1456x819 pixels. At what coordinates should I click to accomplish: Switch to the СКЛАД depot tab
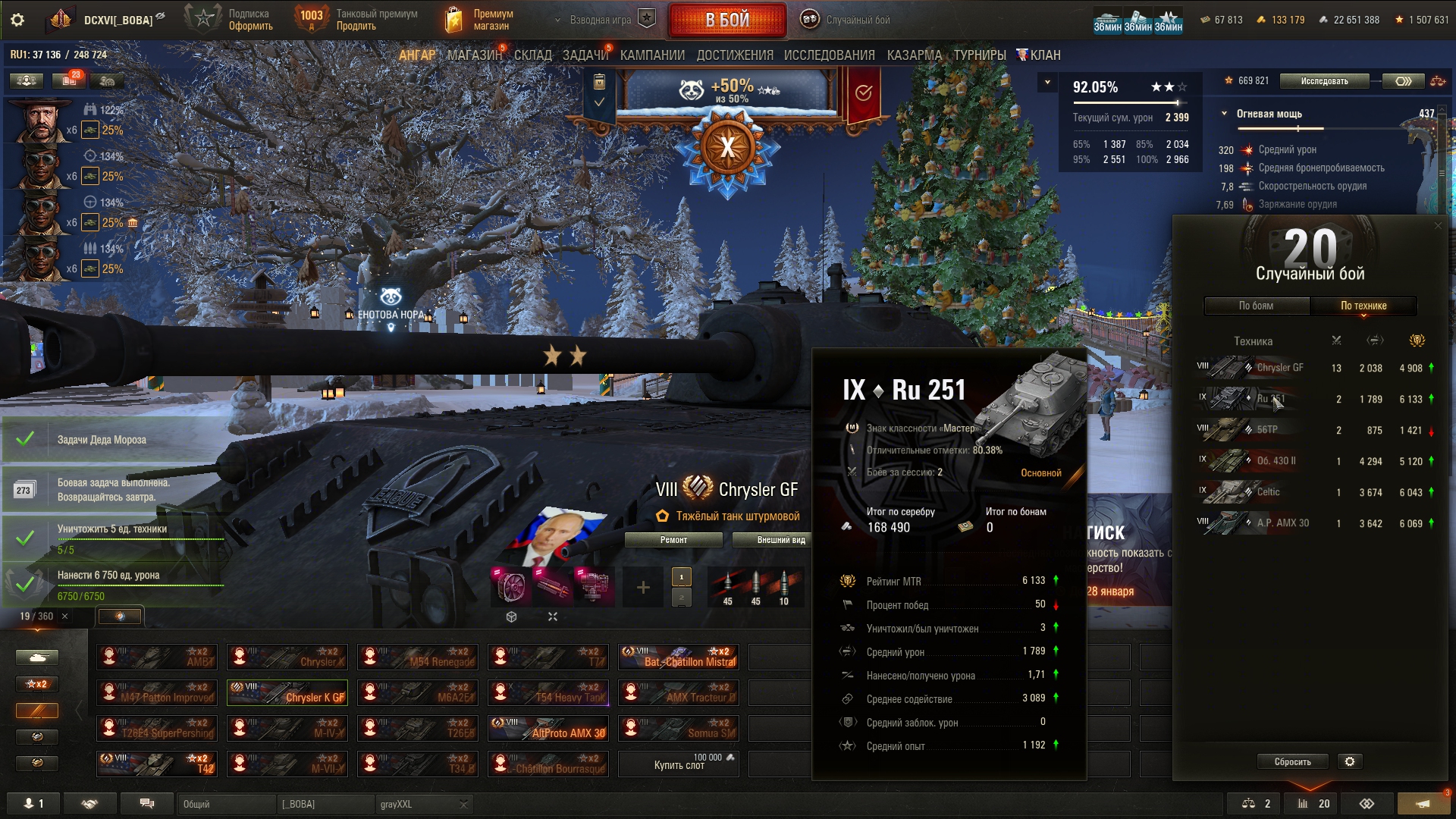[x=532, y=55]
